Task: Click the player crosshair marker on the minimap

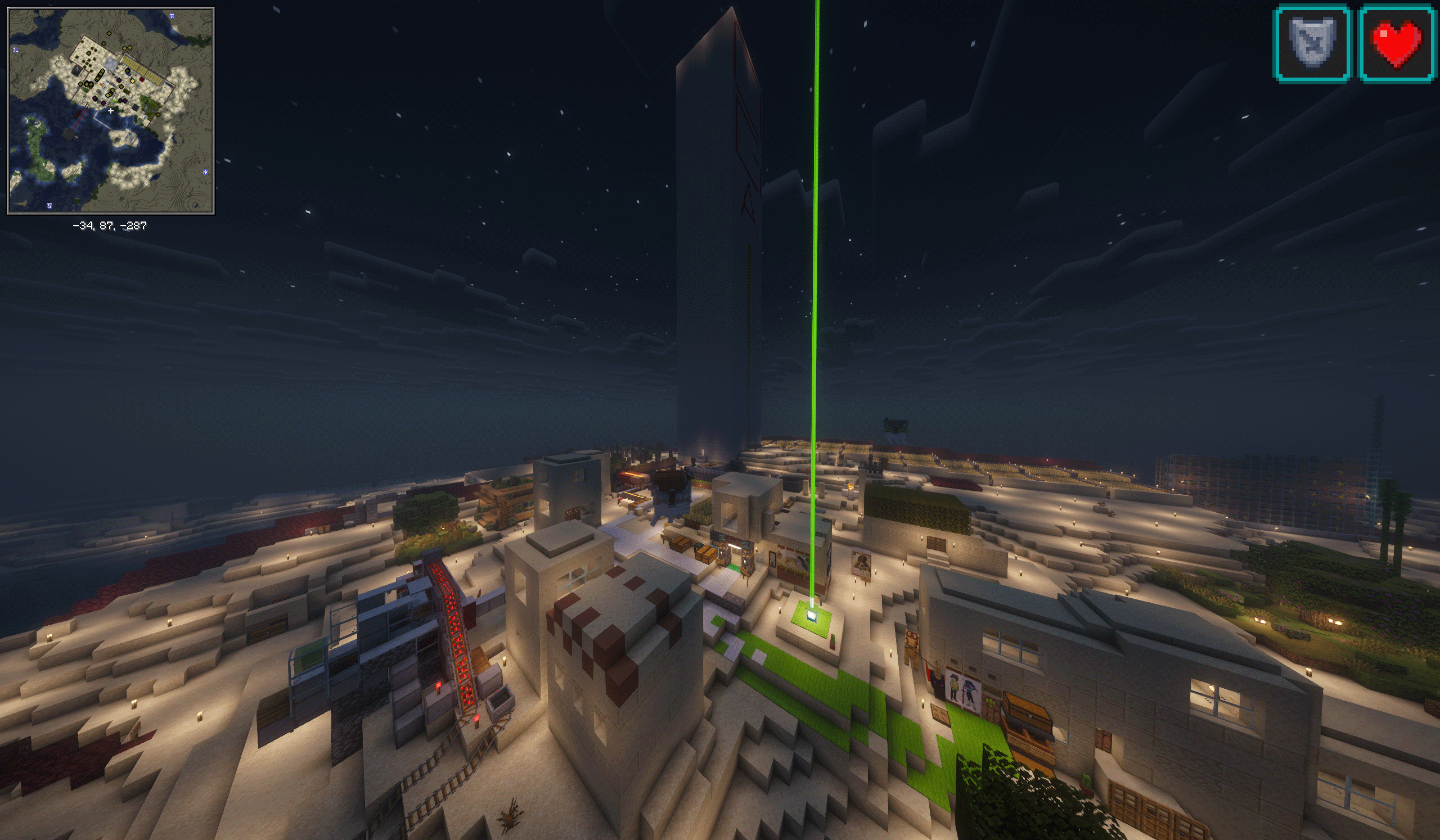Action: tap(111, 111)
